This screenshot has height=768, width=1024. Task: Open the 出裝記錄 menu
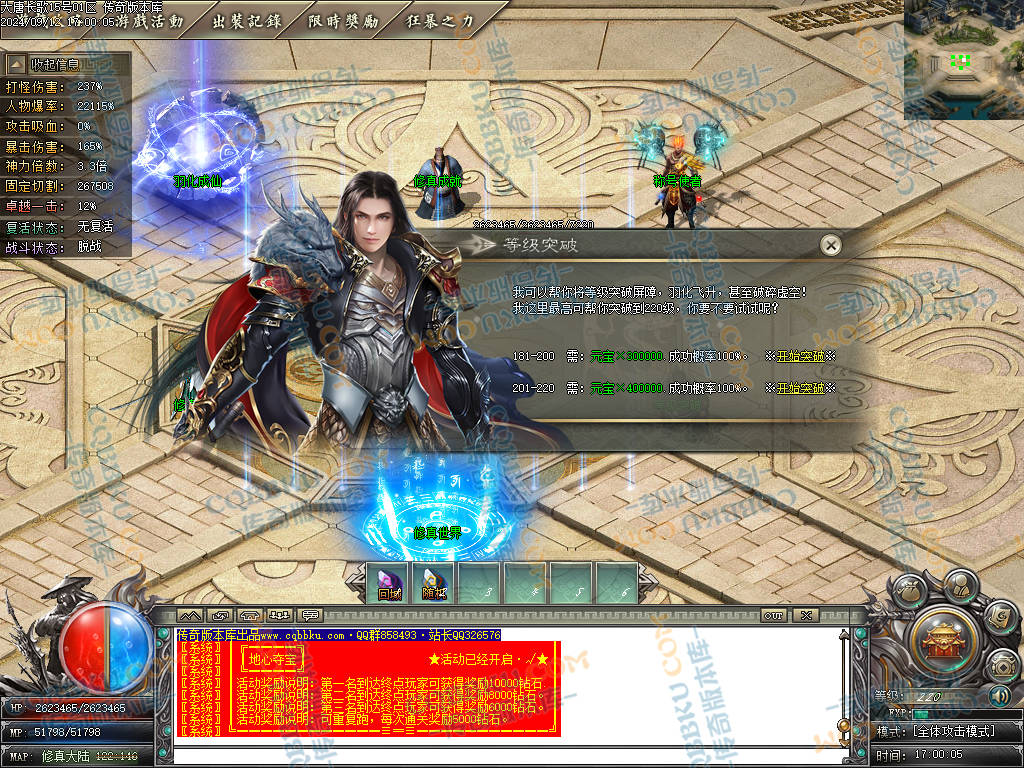tap(247, 21)
